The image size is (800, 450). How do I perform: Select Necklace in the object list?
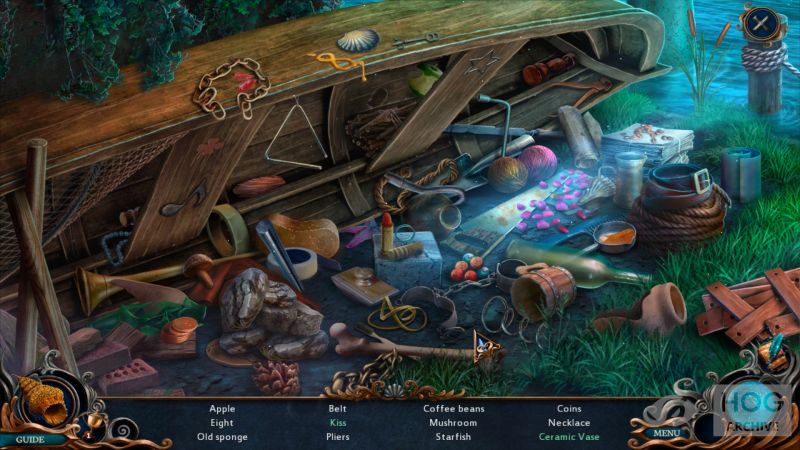coord(570,422)
